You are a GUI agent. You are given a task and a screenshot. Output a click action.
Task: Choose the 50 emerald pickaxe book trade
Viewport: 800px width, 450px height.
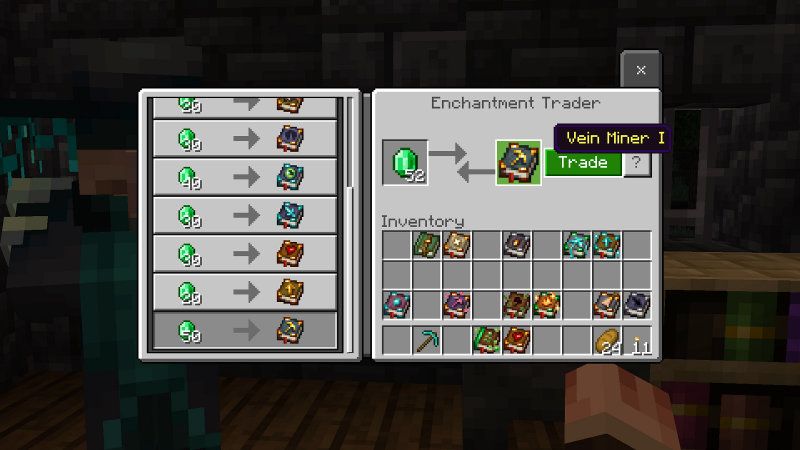244,330
